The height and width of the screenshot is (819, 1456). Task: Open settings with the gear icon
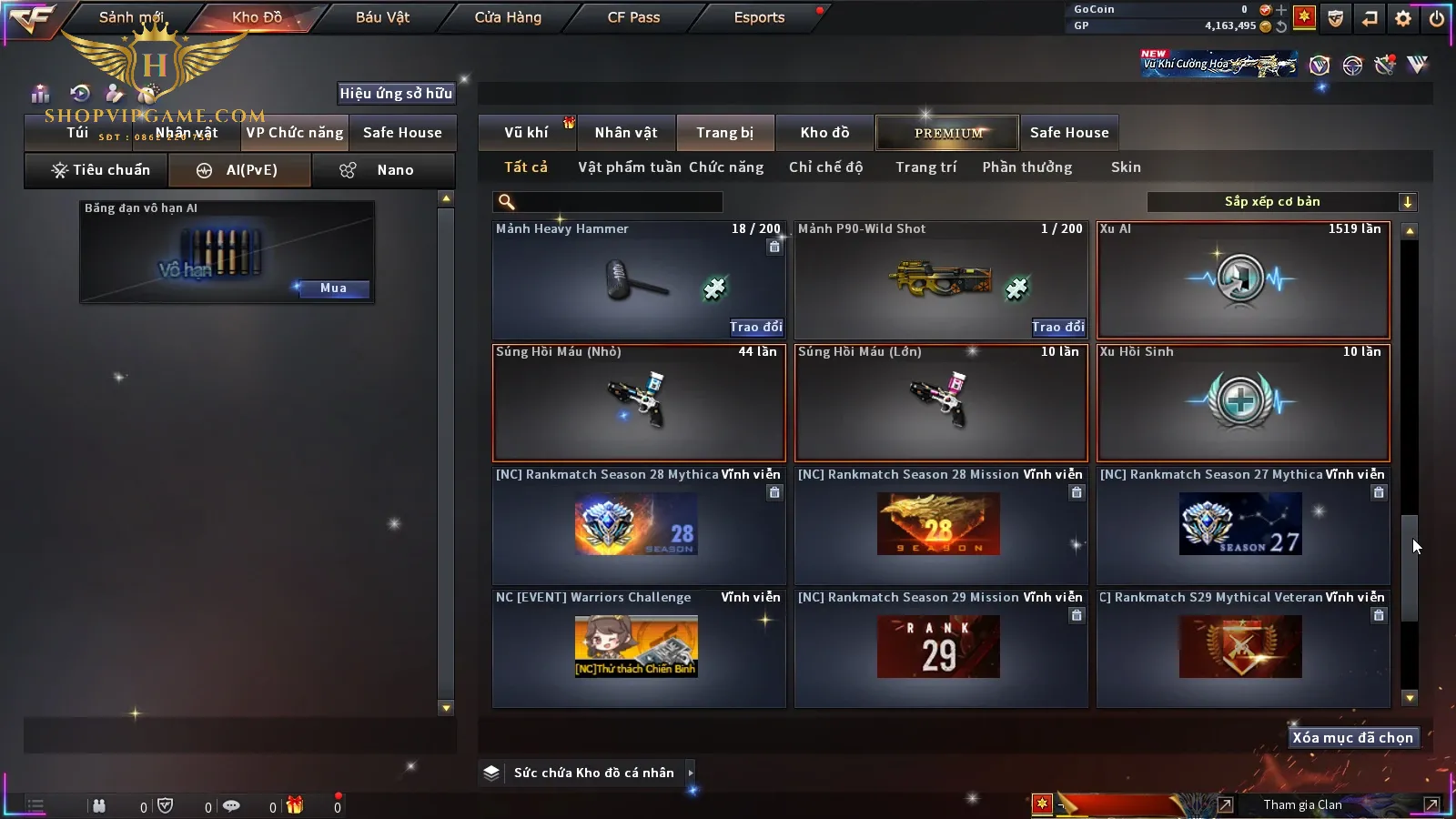click(x=1403, y=18)
